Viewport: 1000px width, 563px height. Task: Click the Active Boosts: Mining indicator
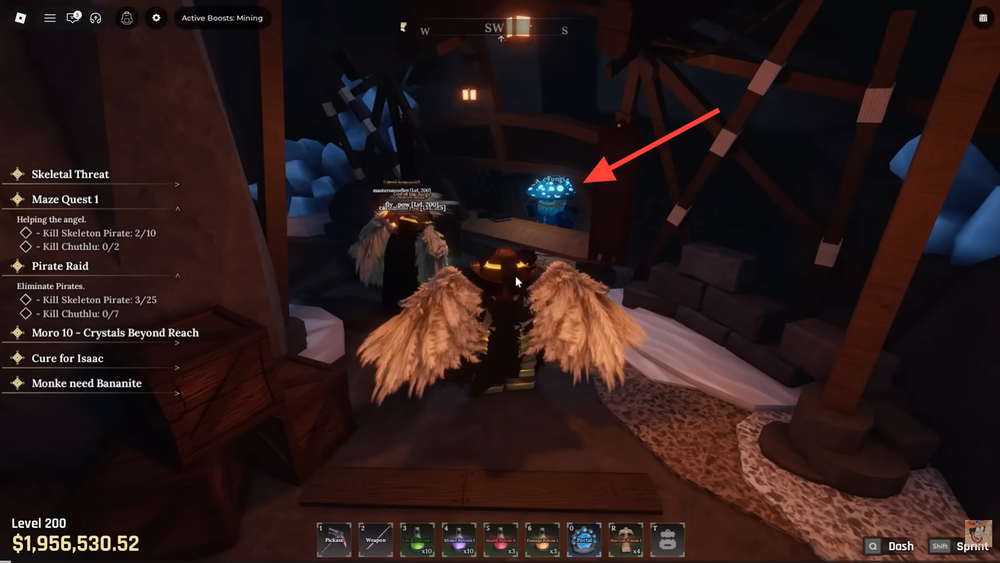pyautogui.click(x=222, y=18)
